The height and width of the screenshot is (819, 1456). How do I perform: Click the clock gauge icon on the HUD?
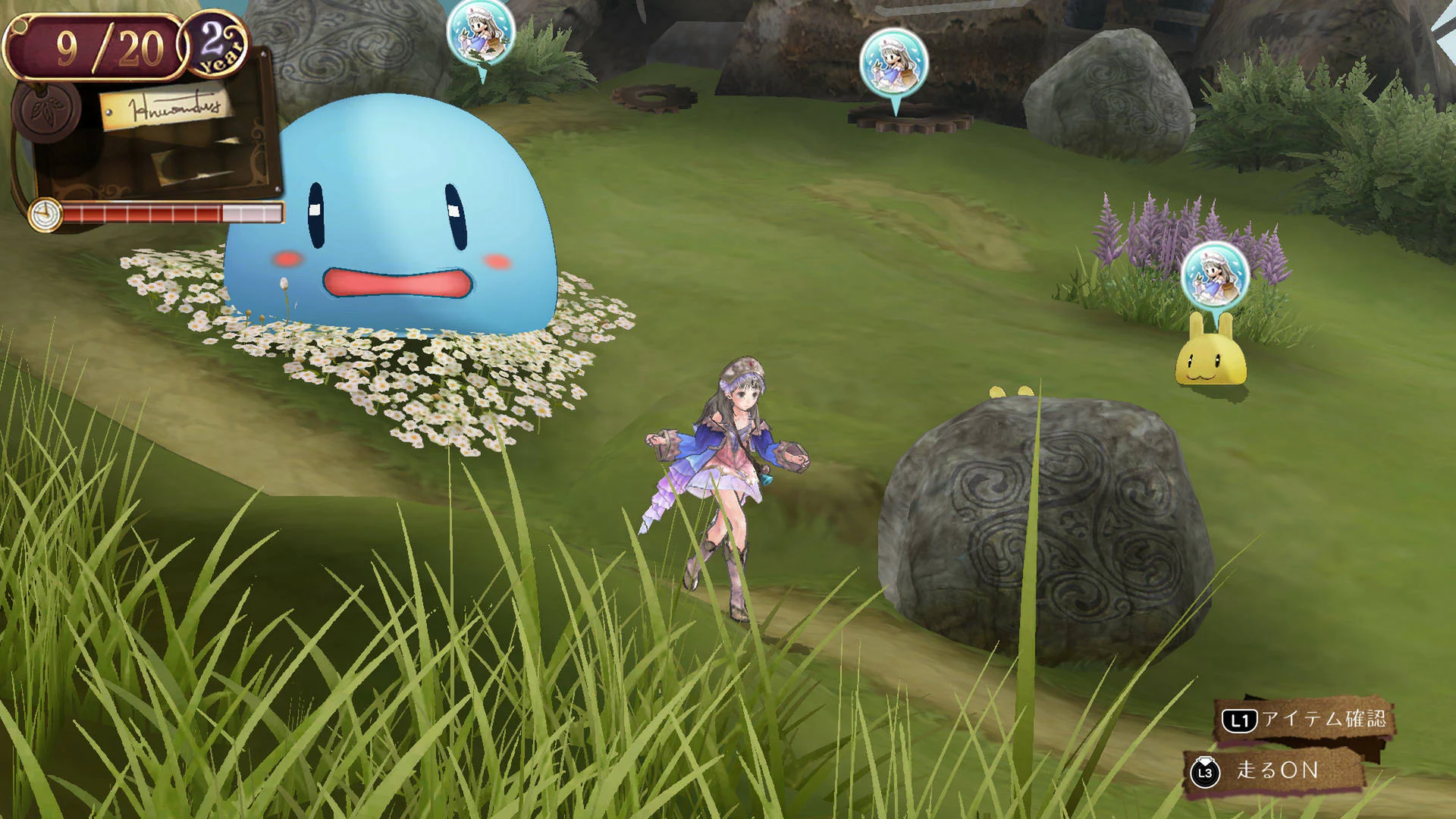(x=45, y=215)
